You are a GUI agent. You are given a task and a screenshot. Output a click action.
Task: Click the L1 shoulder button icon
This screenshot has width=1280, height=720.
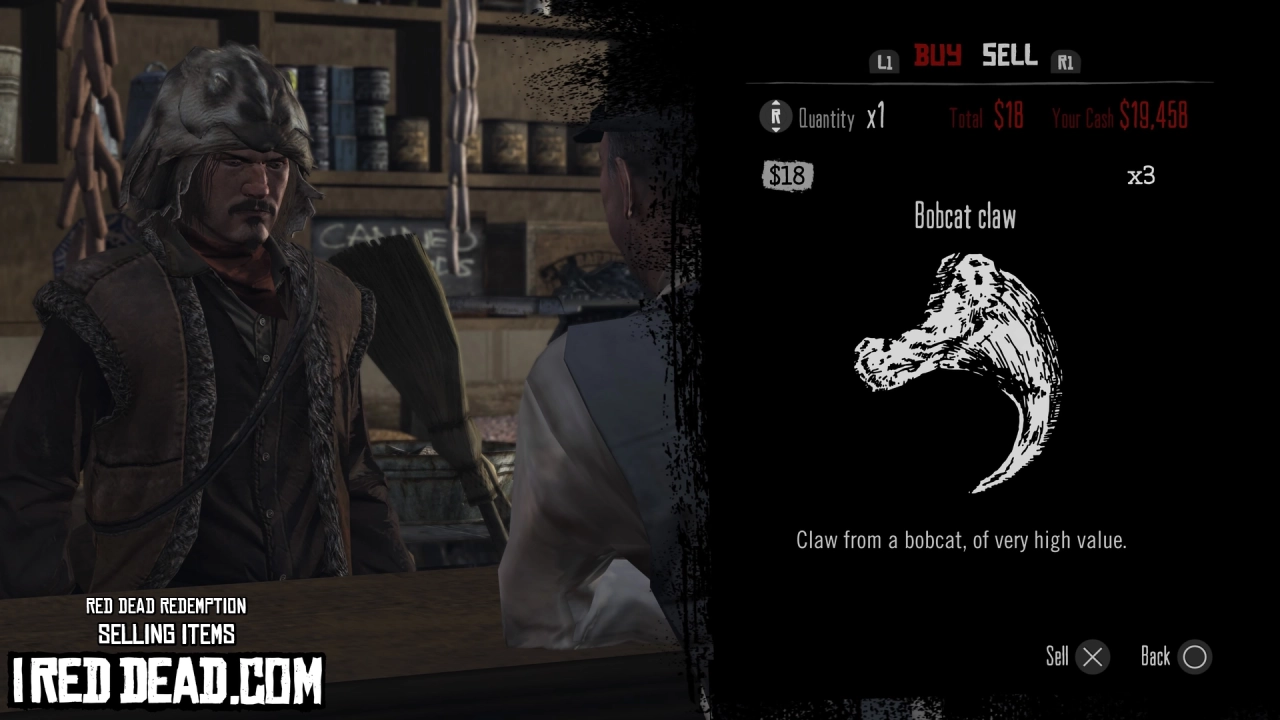[x=884, y=61]
